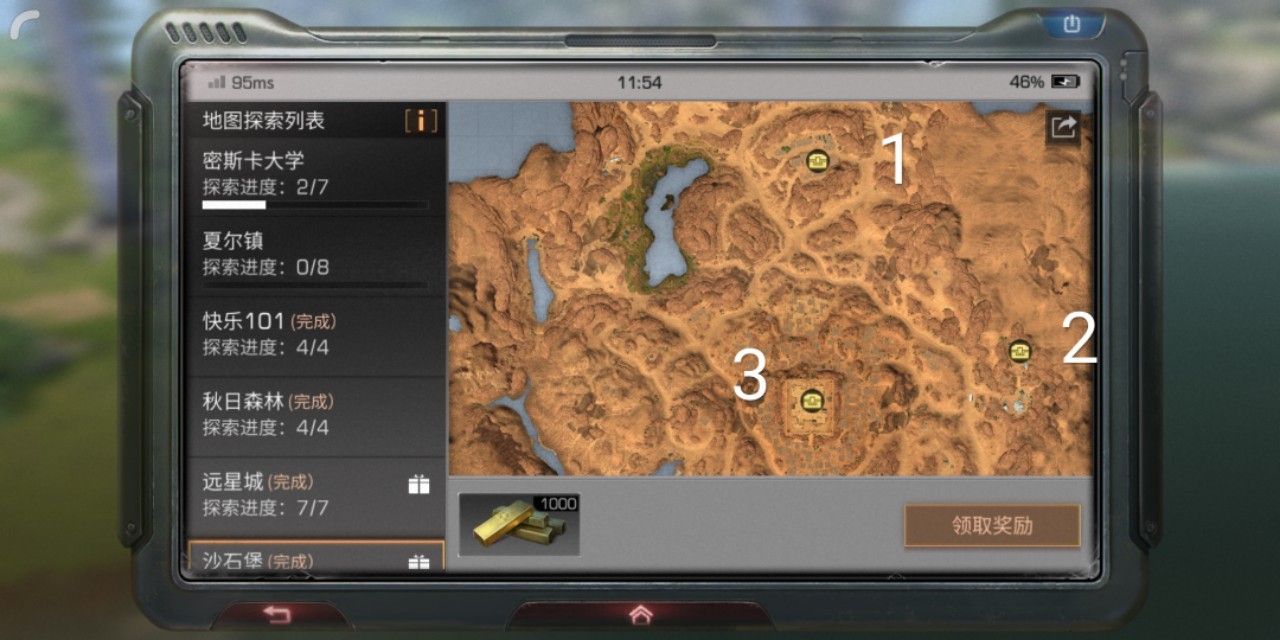Select the 沙石堡 map entry

pyautogui.click(x=315, y=558)
